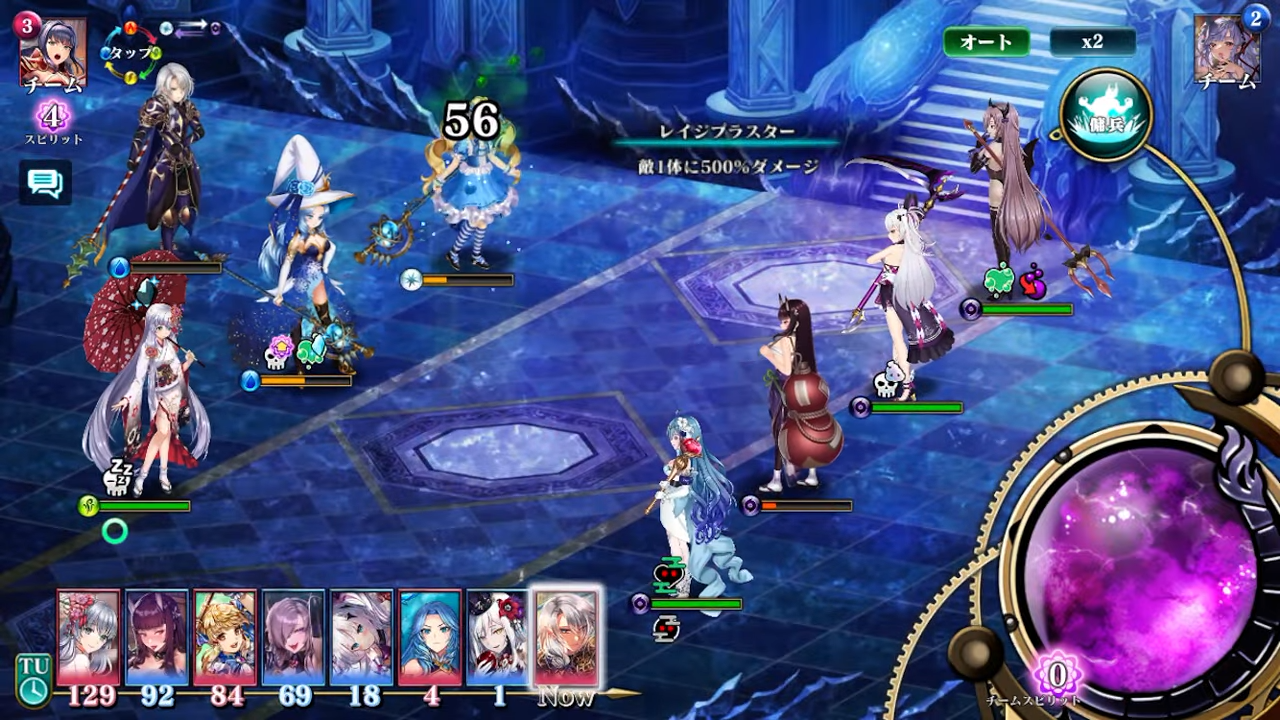Open the chat speech bubble icon

[45, 182]
